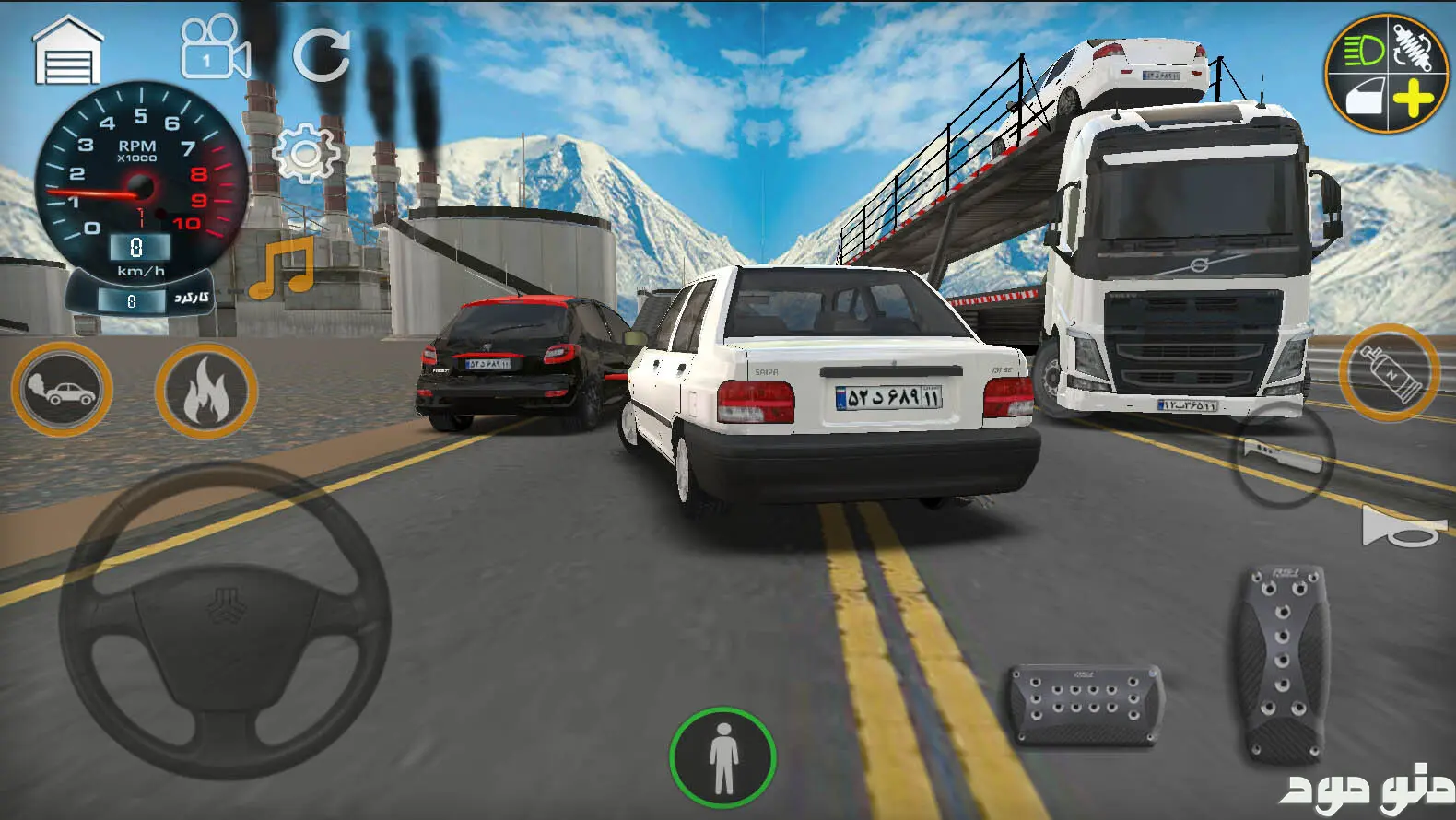Open settings via the gear icon
1456x820 pixels.
[x=307, y=153]
